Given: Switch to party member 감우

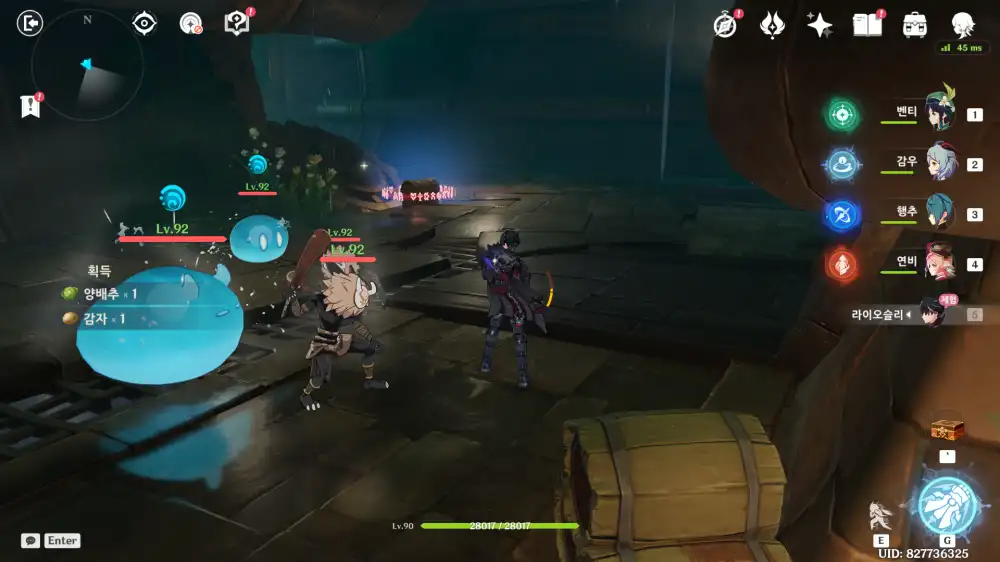Looking at the screenshot, I should [x=938, y=163].
